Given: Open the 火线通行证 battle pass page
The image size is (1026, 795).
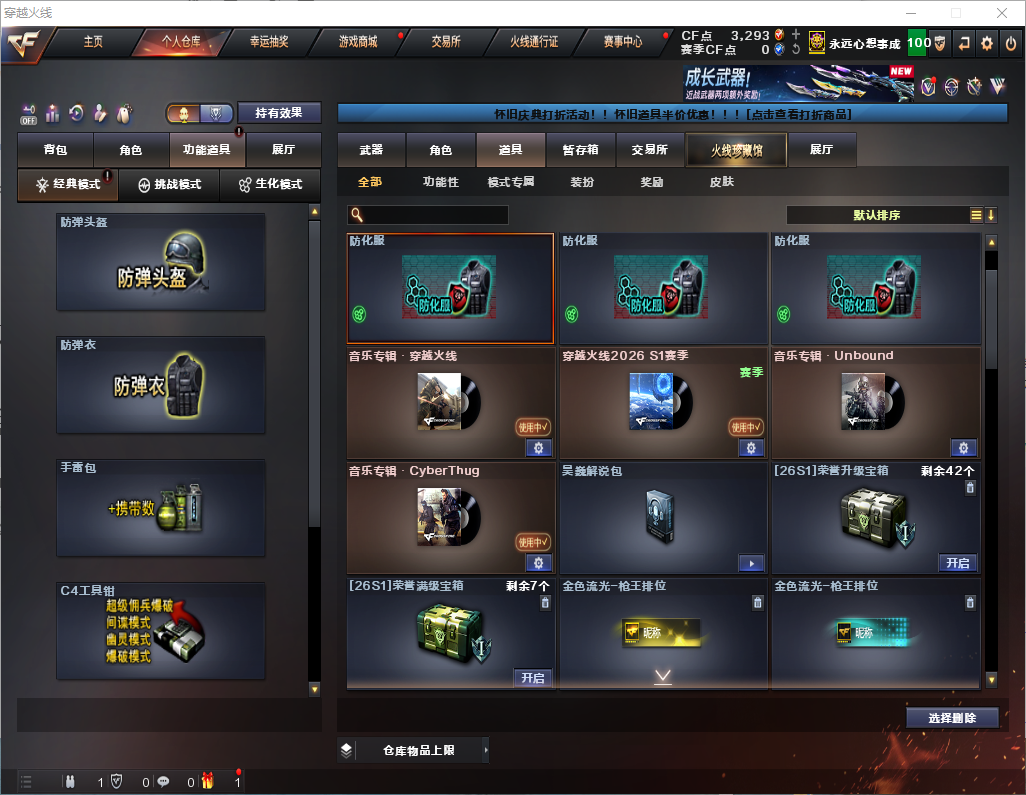Looking at the screenshot, I should point(534,42).
